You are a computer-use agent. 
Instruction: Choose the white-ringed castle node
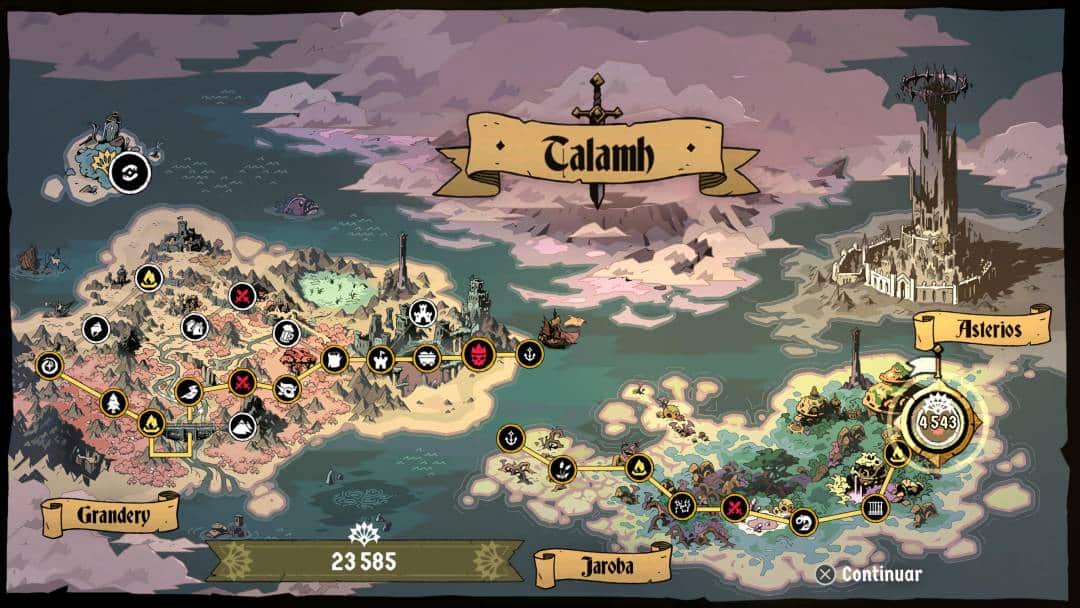421,313
